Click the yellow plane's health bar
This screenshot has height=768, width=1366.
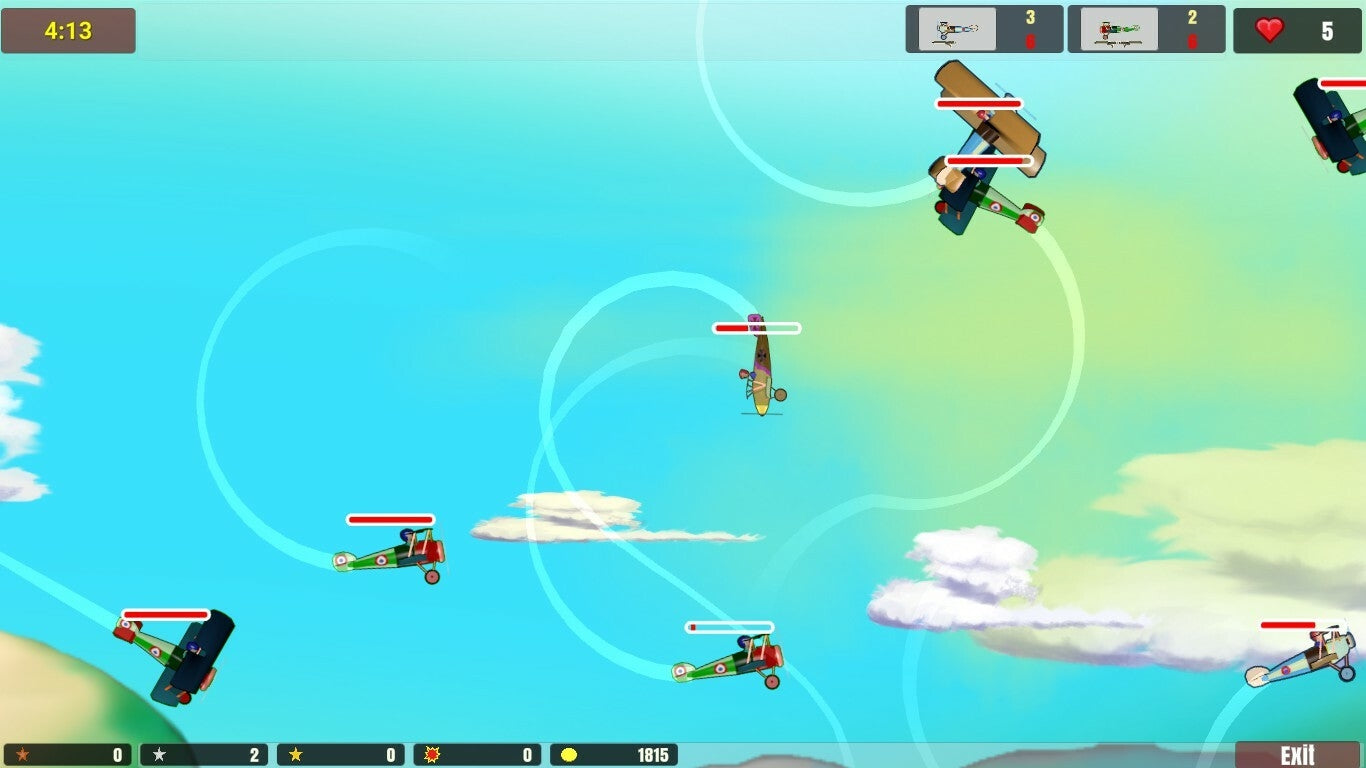click(755, 327)
